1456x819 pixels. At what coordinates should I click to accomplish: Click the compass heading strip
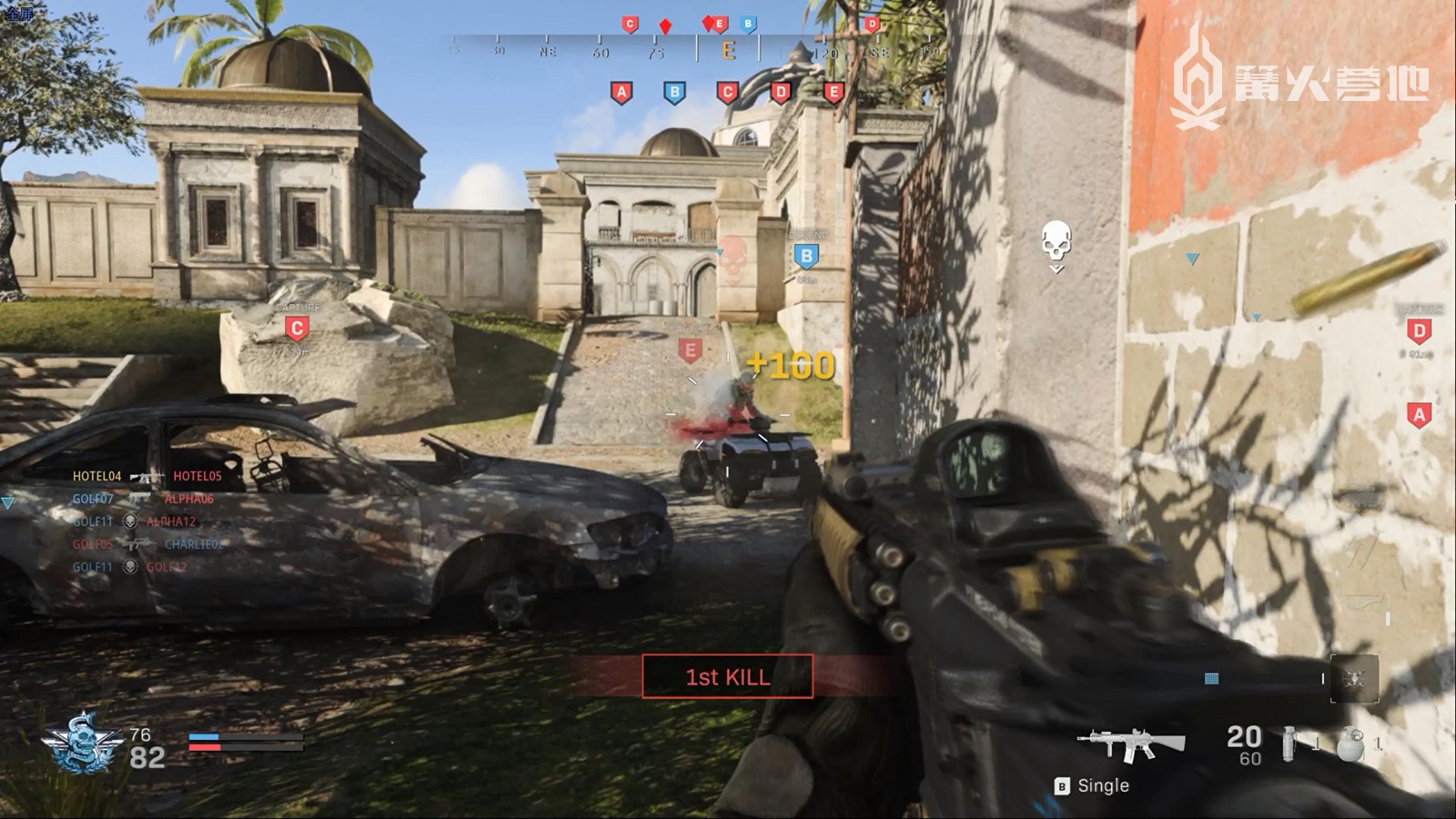click(x=696, y=50)
